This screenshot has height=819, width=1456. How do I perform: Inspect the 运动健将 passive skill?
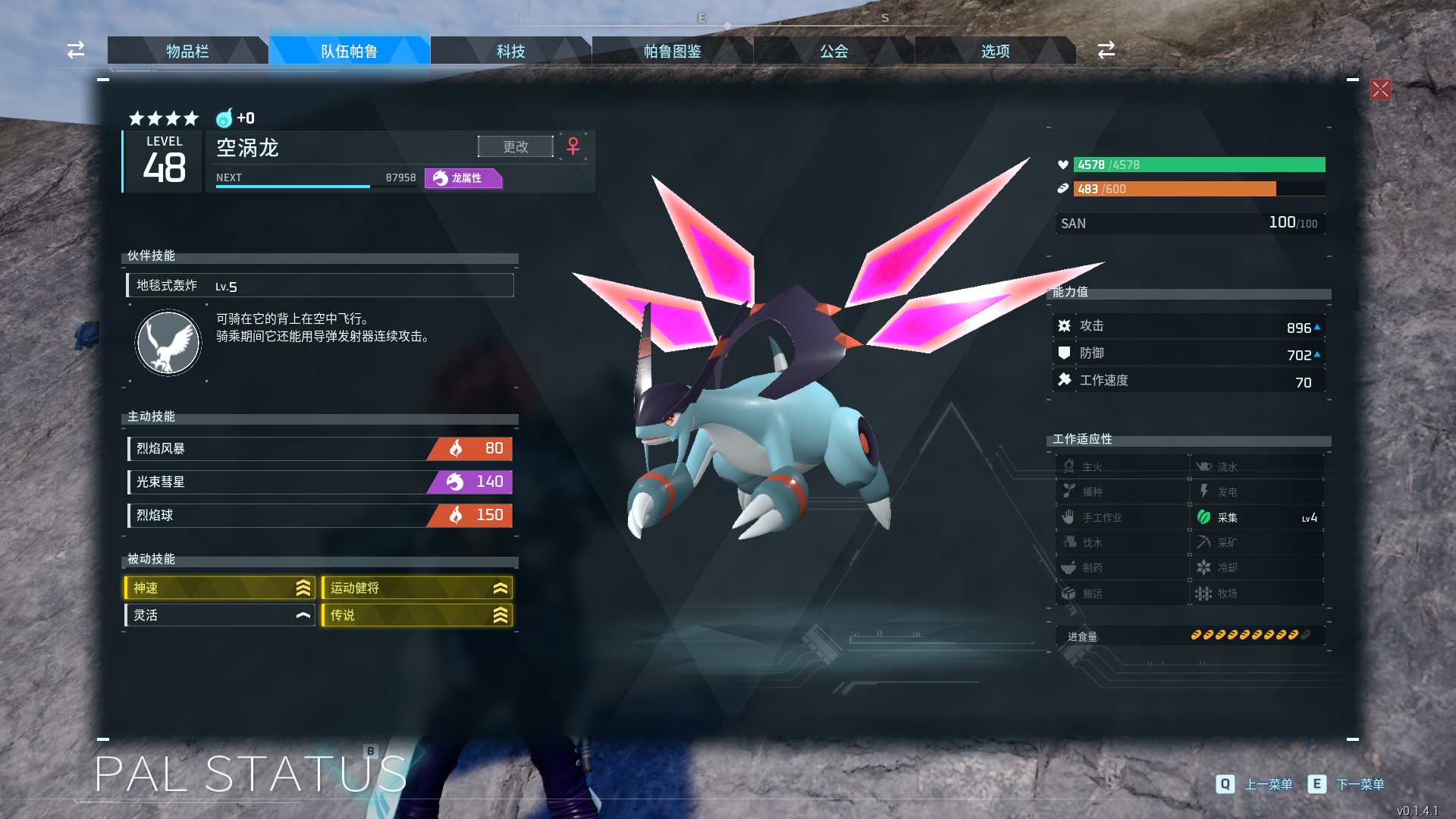(417, 588)
